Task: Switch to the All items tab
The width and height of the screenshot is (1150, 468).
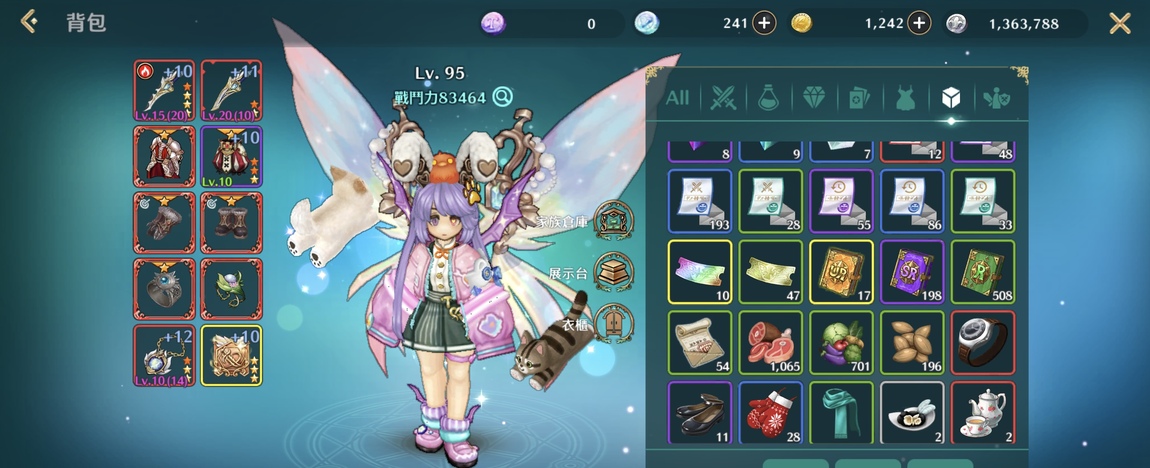Action: 677,98
